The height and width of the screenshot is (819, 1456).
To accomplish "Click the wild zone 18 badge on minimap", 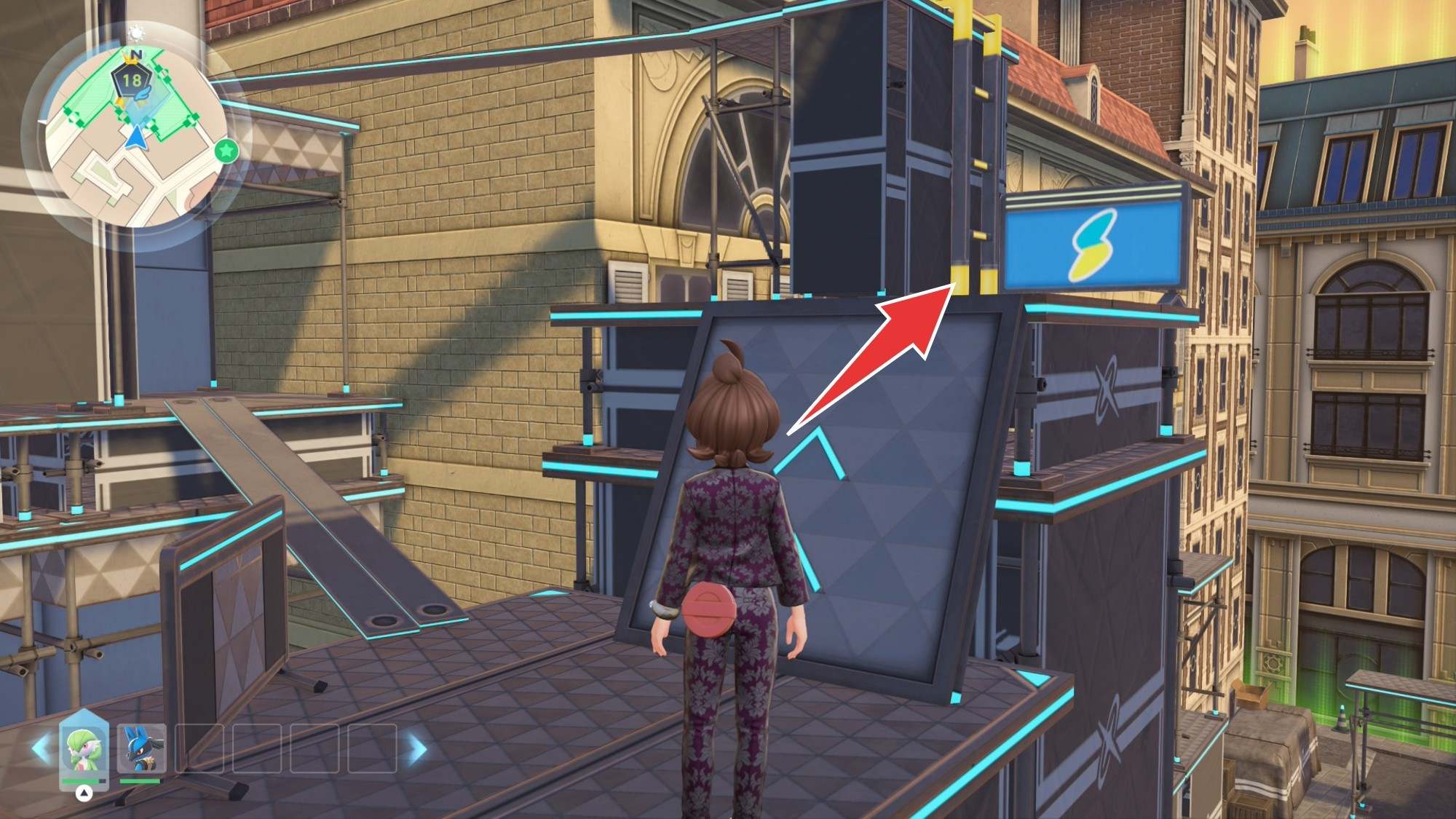I will (x=132, y=79).
